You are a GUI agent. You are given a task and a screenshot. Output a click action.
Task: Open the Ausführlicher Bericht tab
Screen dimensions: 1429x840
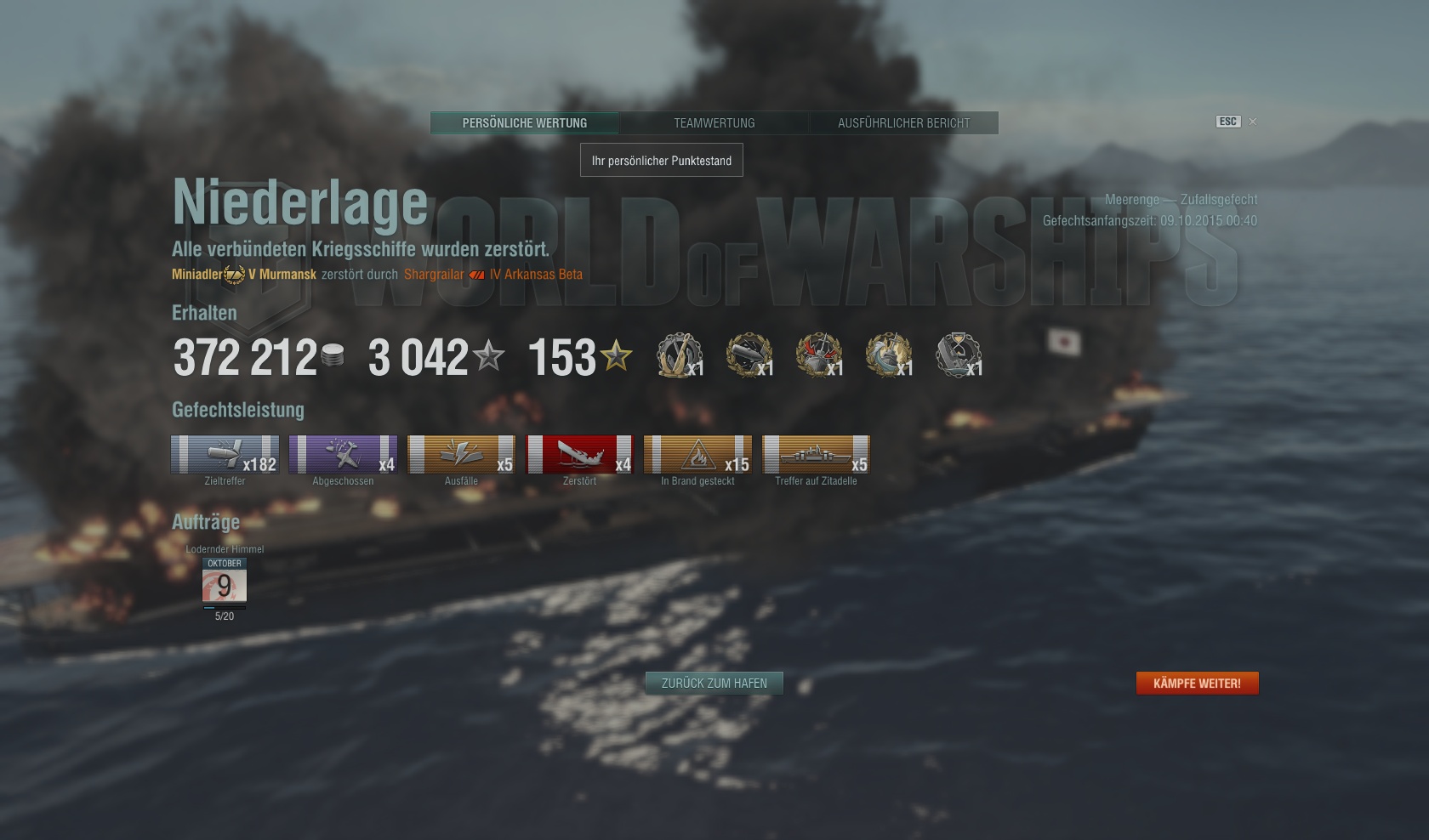(903, 123)
